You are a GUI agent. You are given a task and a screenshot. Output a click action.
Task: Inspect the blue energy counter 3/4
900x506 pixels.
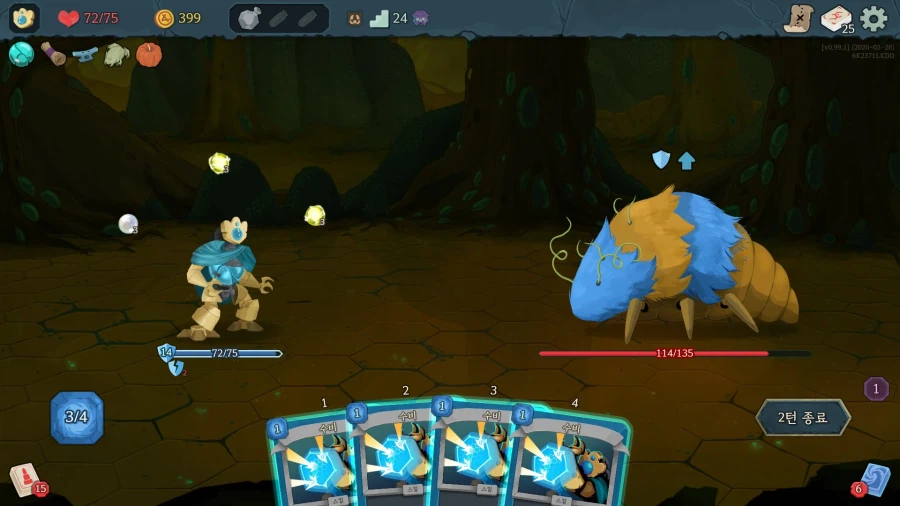[x=77, y=417]
